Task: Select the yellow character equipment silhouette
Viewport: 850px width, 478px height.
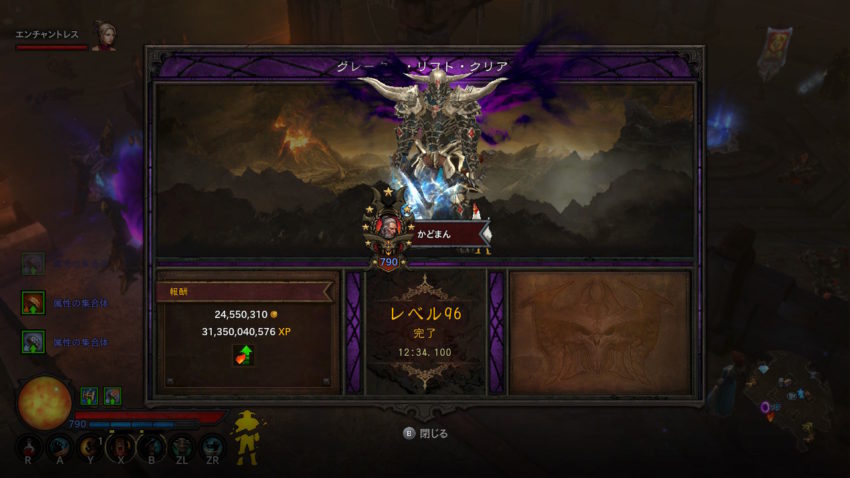Action: [x=245, y=436]
